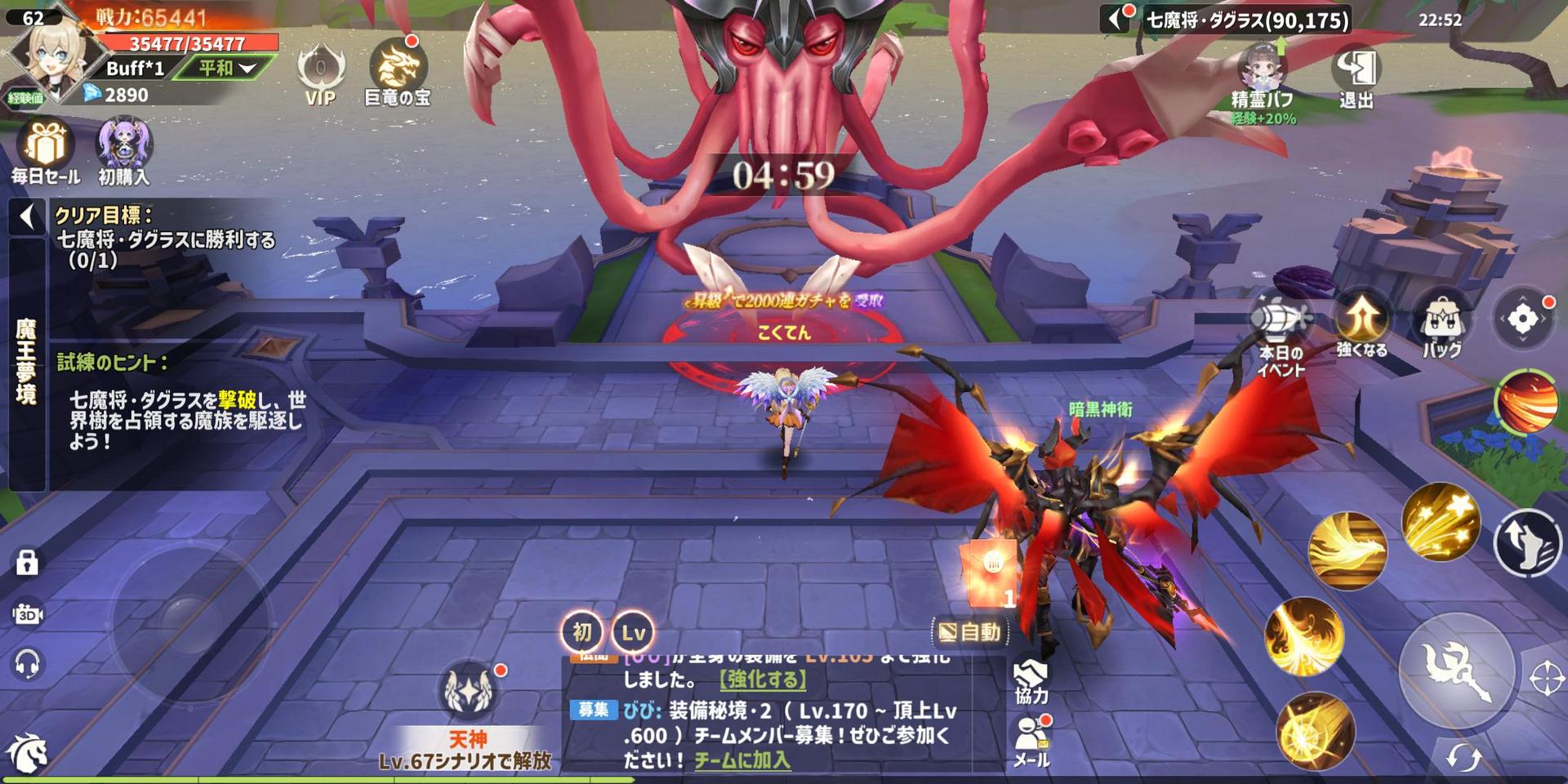Toggle 自動 auto-battle
The height and width of the screenshot is (784, 1568).
click(x=969, y=631)
